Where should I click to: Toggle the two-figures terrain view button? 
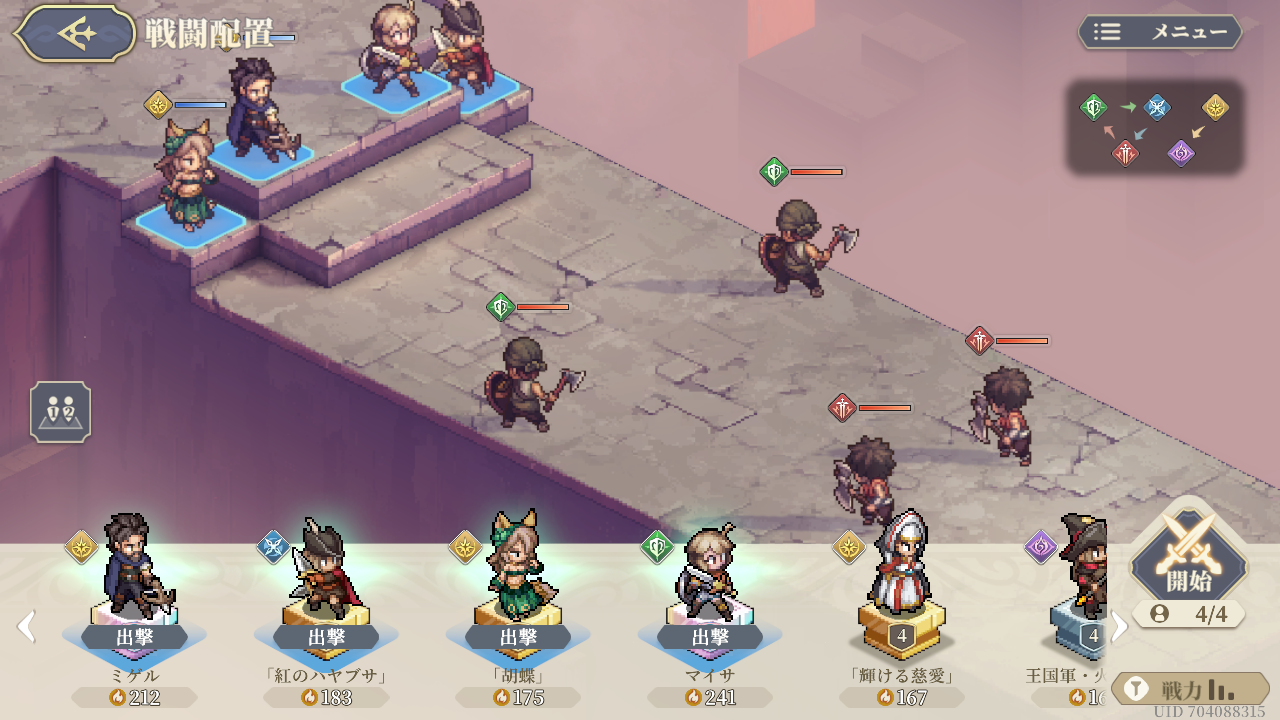[x=61, y=412]
